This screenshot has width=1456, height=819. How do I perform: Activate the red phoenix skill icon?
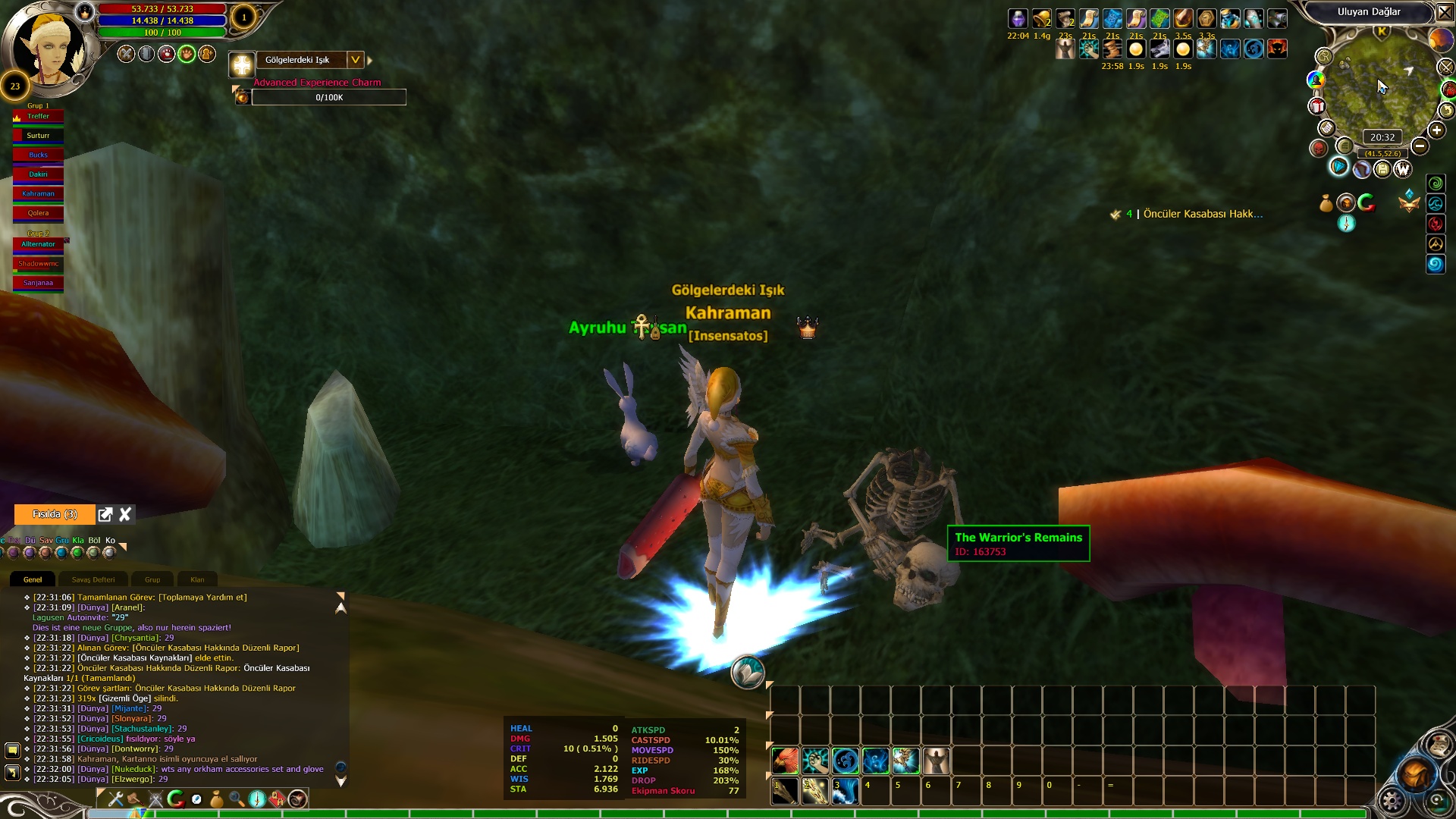tap(785, 761)
